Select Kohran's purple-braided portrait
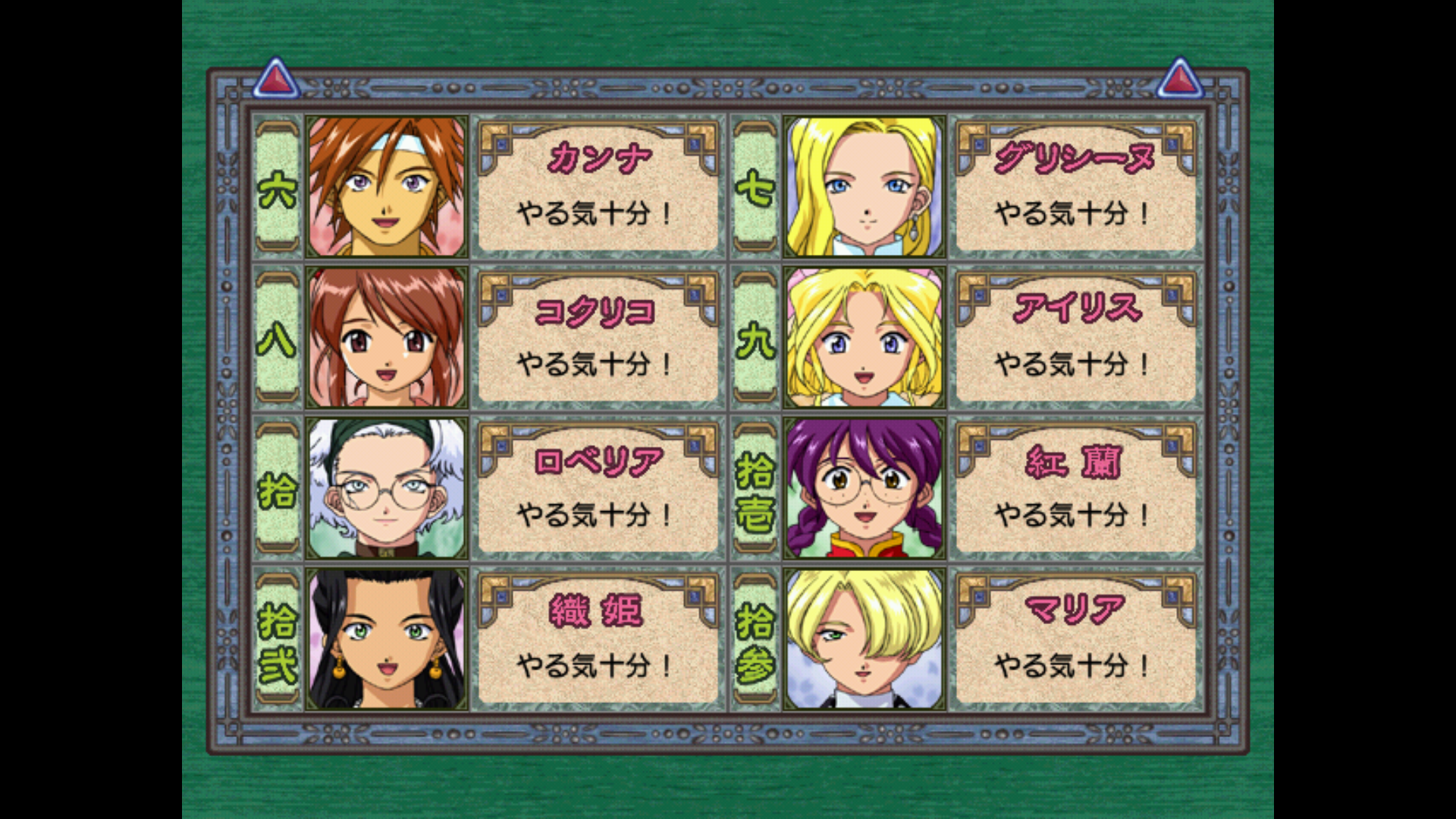Image resolution: width=1456 pixels, height=819 pixels. (864, 488)
